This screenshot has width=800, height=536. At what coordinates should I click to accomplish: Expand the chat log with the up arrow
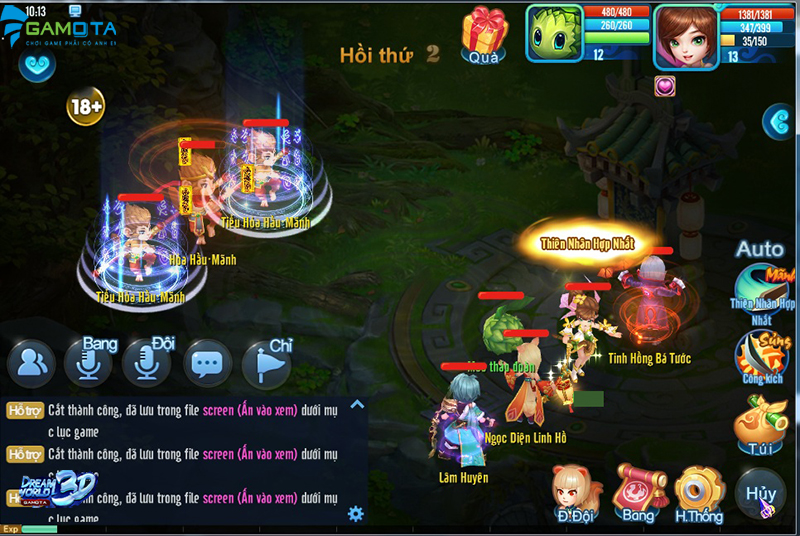357,405
